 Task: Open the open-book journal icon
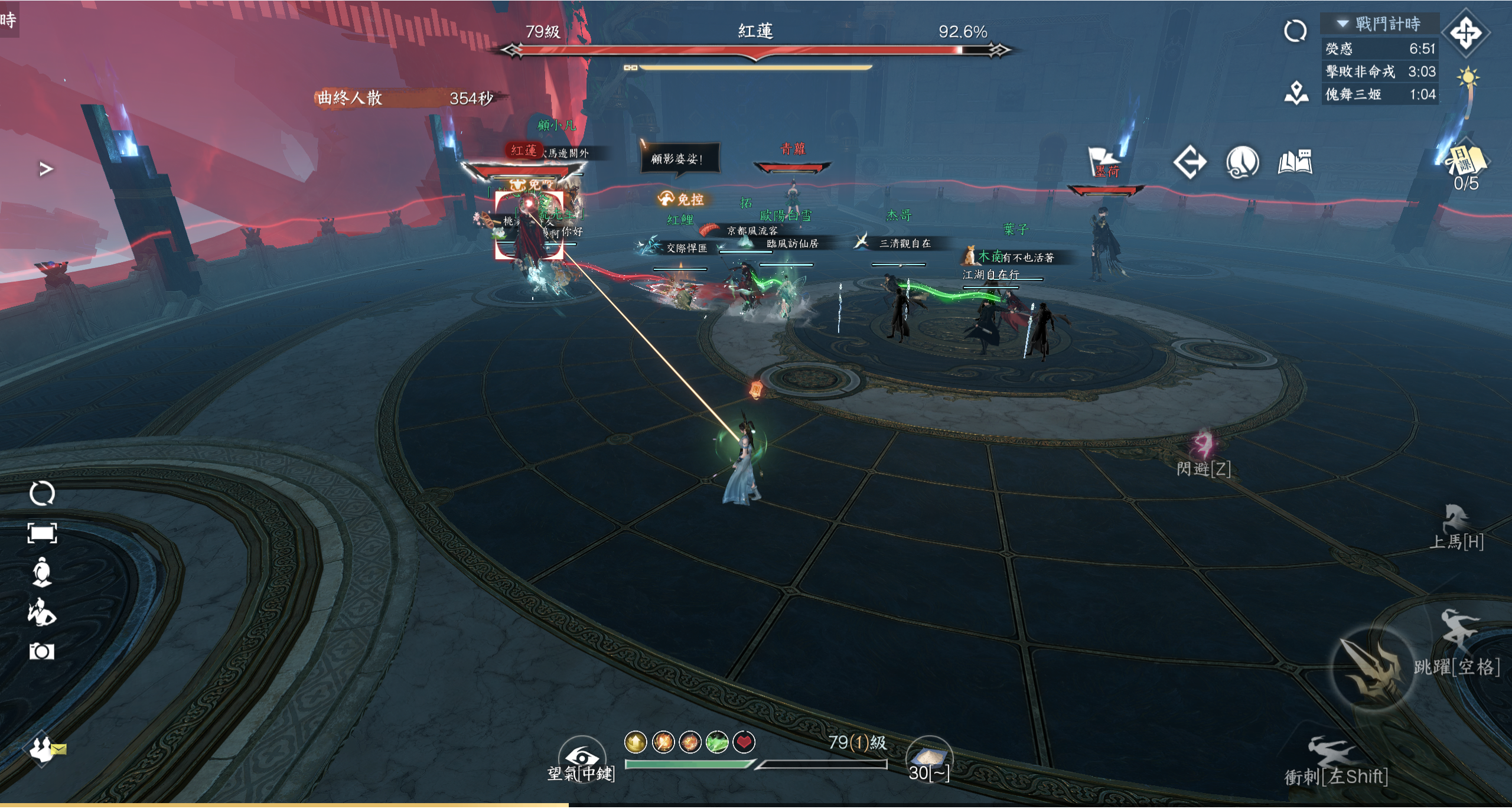click(x=1295, y=162)
